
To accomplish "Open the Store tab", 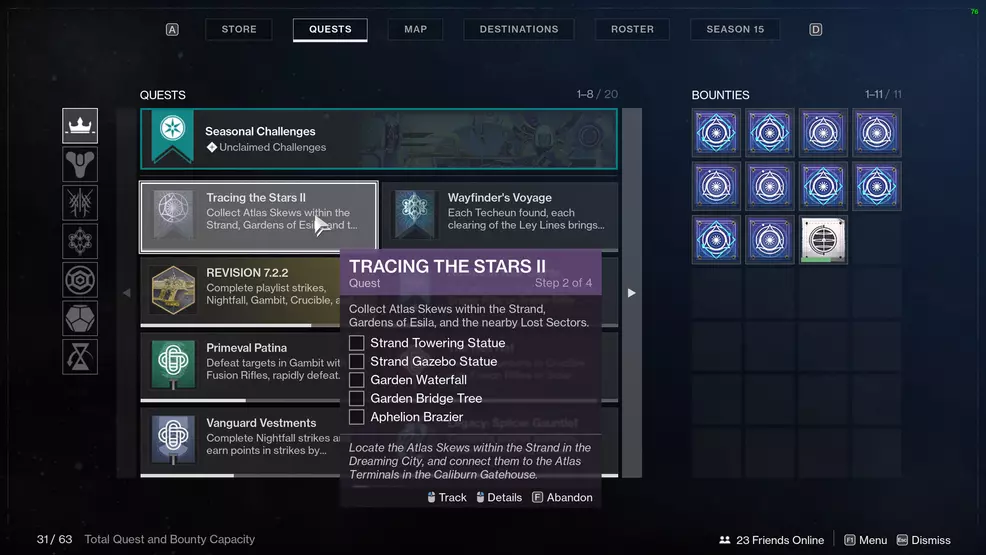I will 239,30.
